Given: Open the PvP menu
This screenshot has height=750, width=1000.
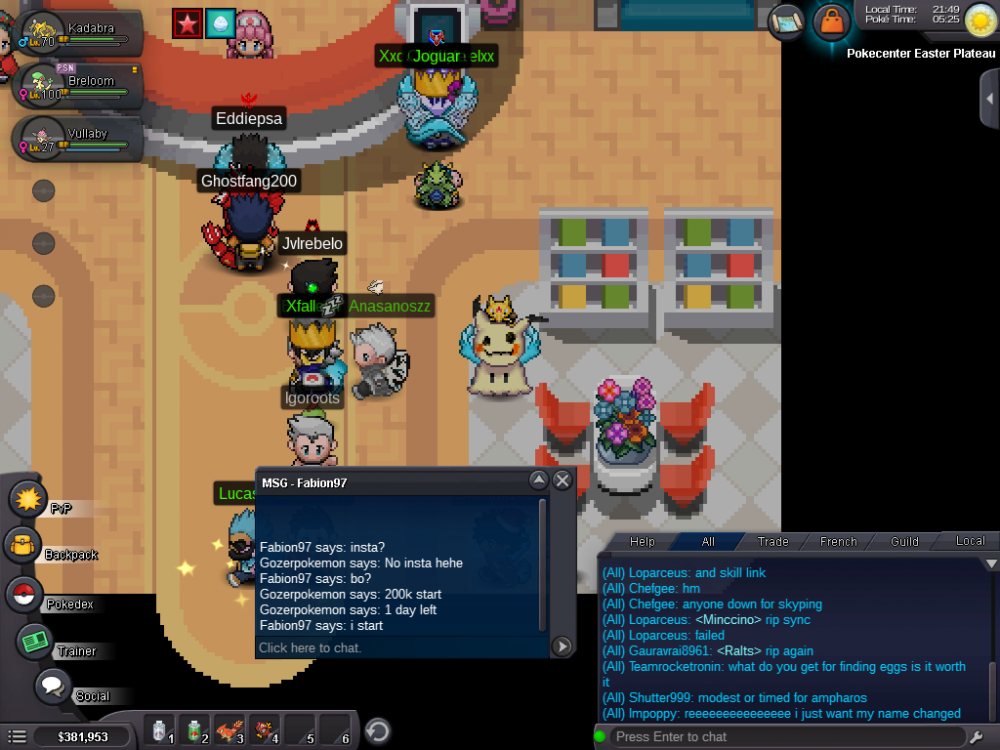Looking at the screenshot, I should [x=30, y=499].
